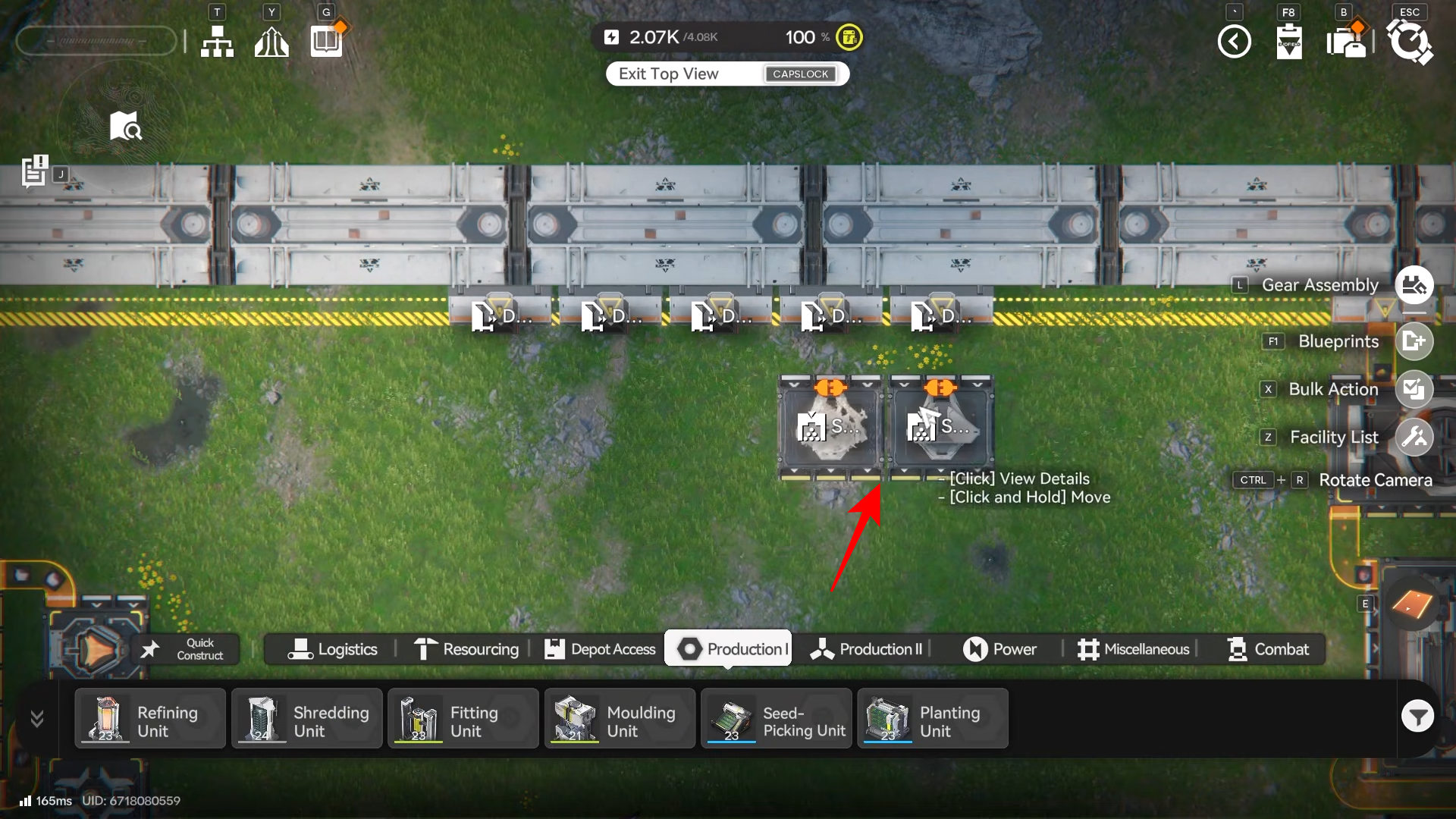
Task: Select the Depot Access tab
Action: pyautogui.click(x=600, y=649)
